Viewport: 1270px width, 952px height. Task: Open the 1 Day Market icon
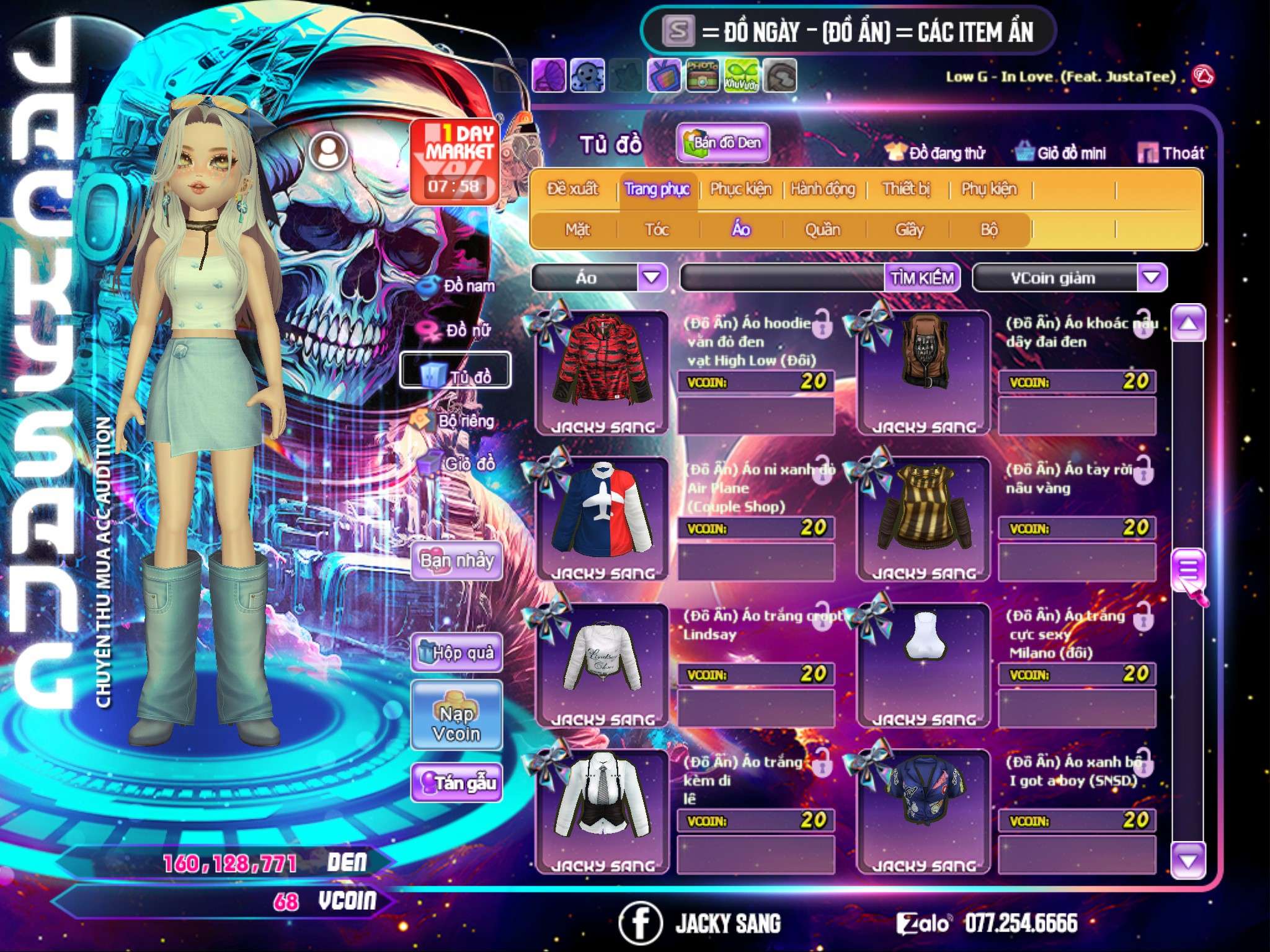[x=456, y=161]
